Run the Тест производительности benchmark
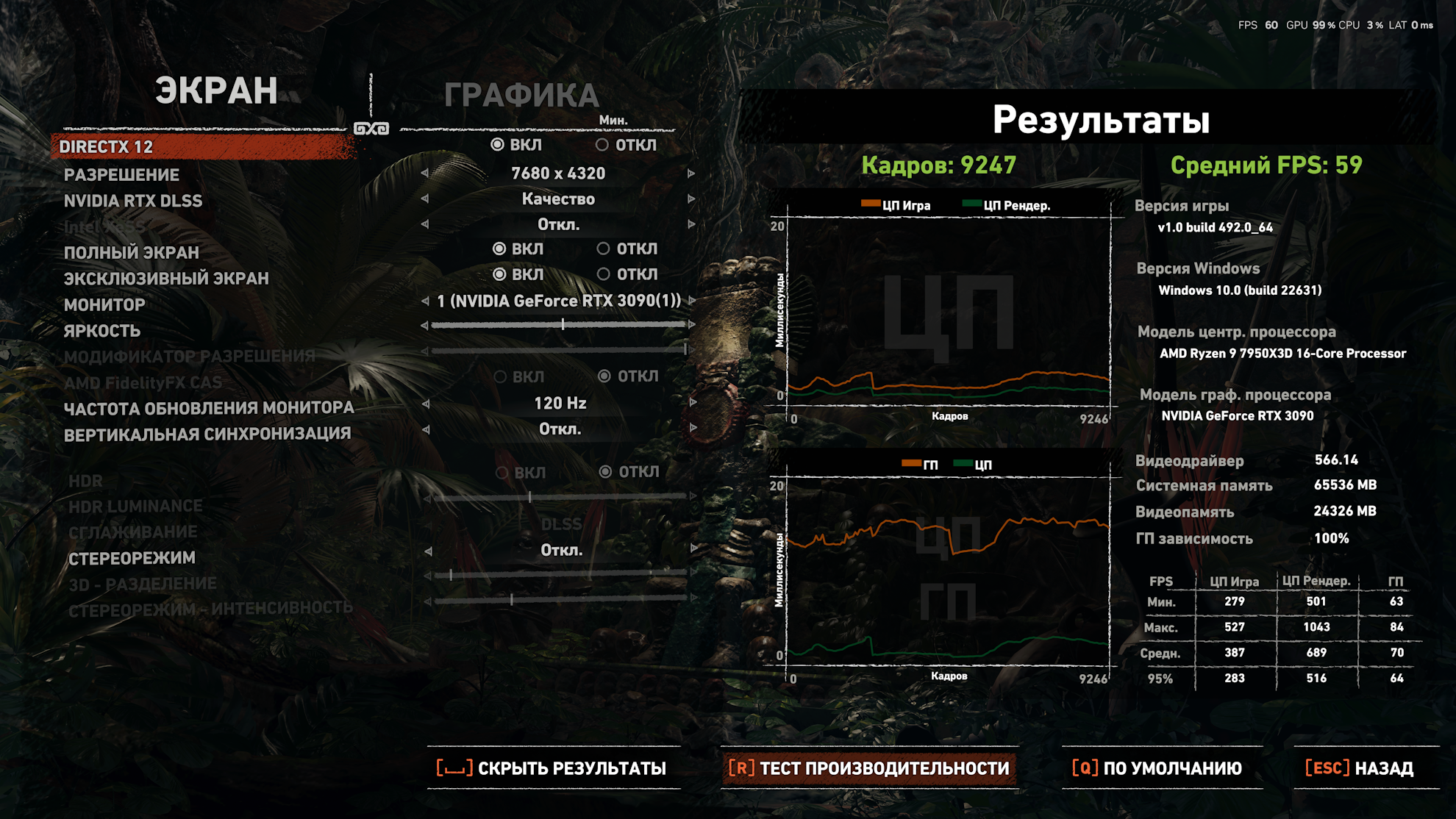Screen dimensions: 1456x819 coord(869,768)
